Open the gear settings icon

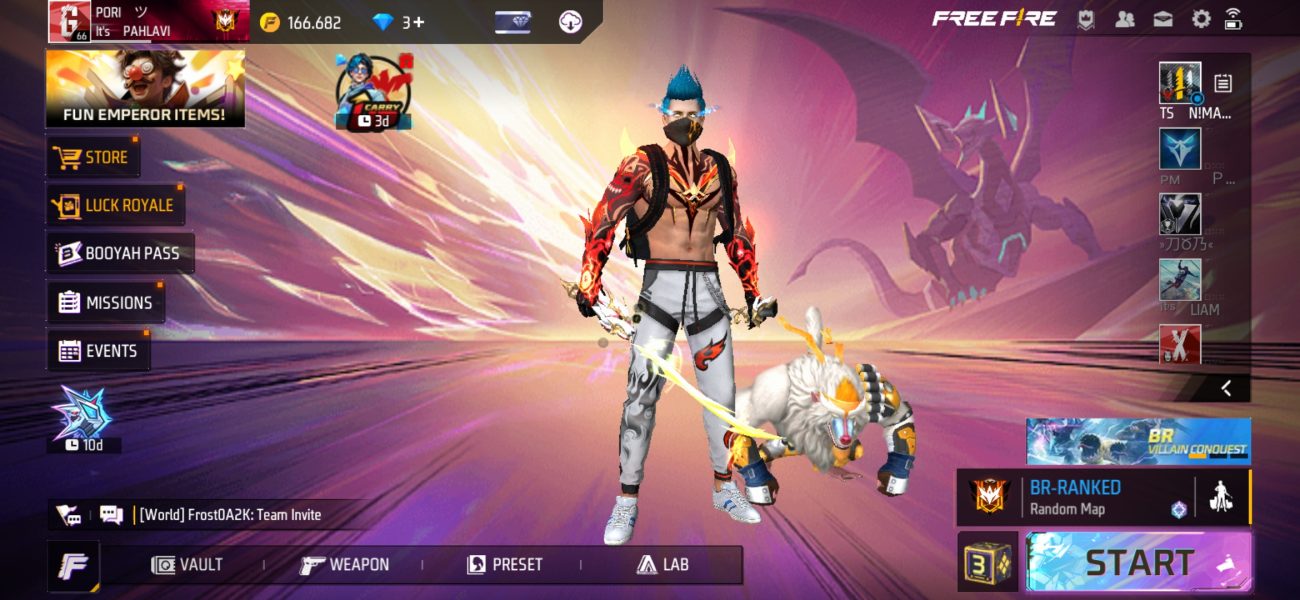(x=1200, y=19)
